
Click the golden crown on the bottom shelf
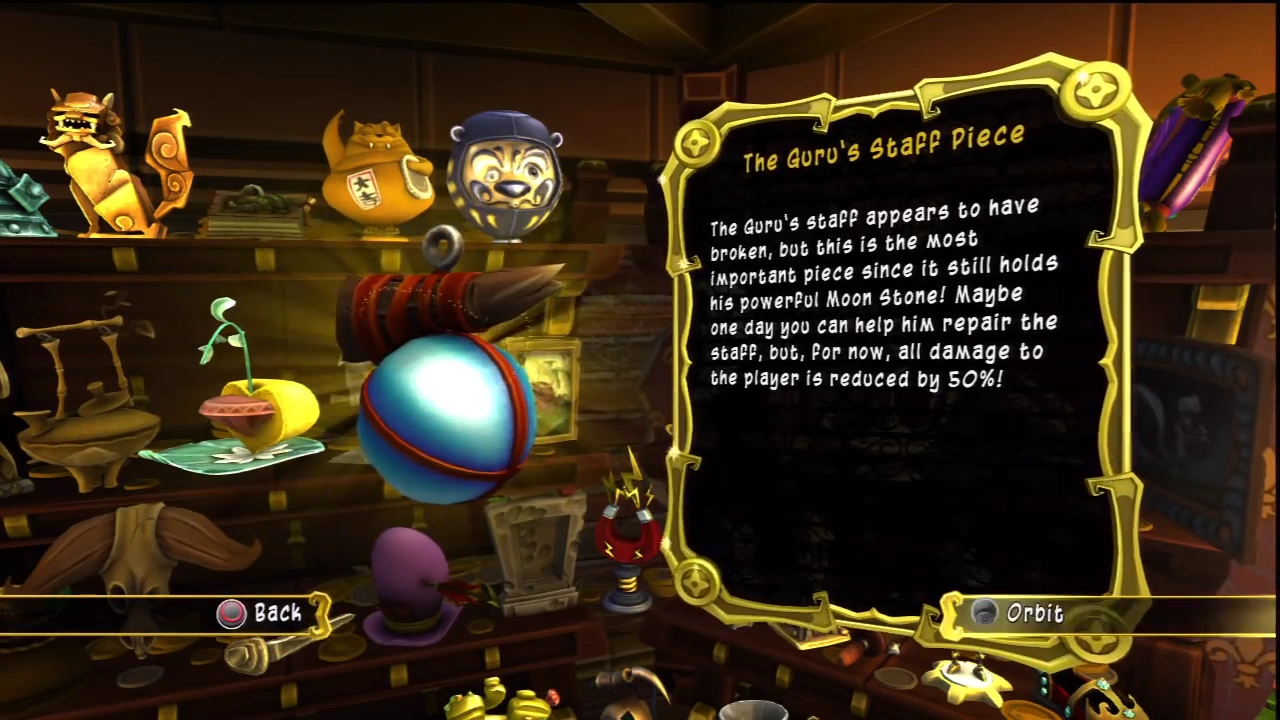1115,700
